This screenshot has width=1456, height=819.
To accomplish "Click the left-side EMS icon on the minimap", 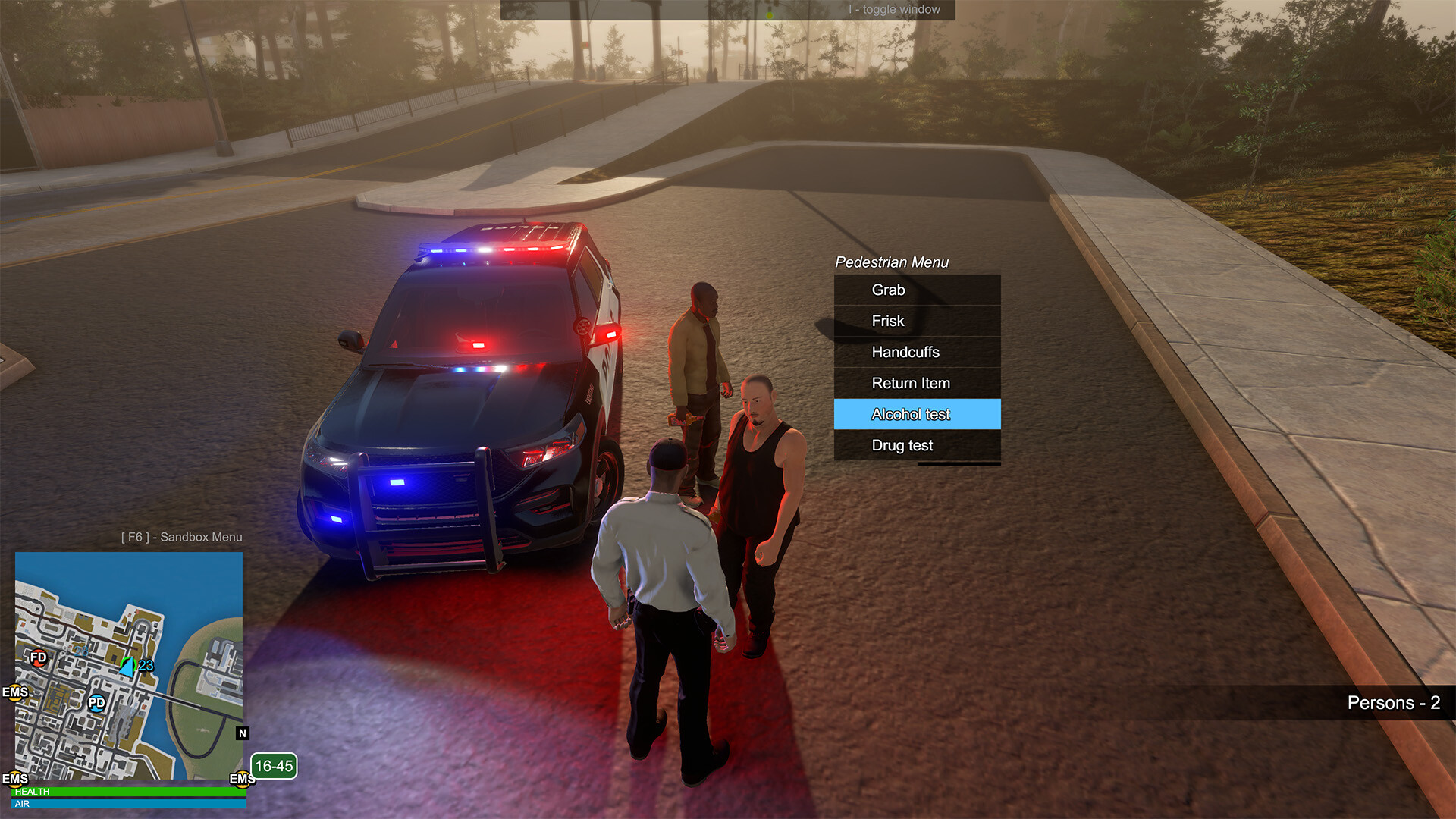I will pyautogui.click(x=16, y=692).
